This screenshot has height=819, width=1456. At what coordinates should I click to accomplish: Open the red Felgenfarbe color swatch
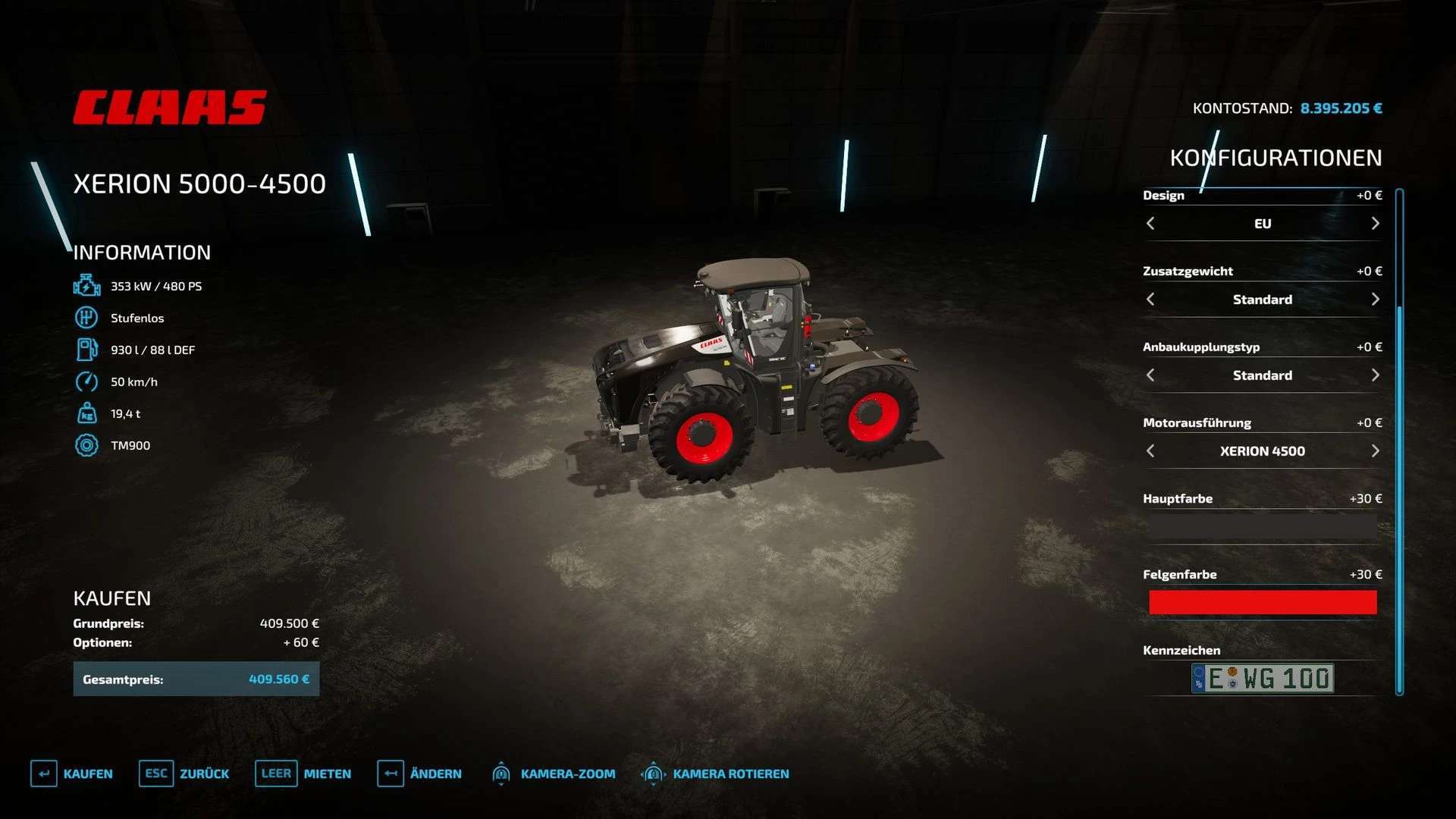[1263, 602]
